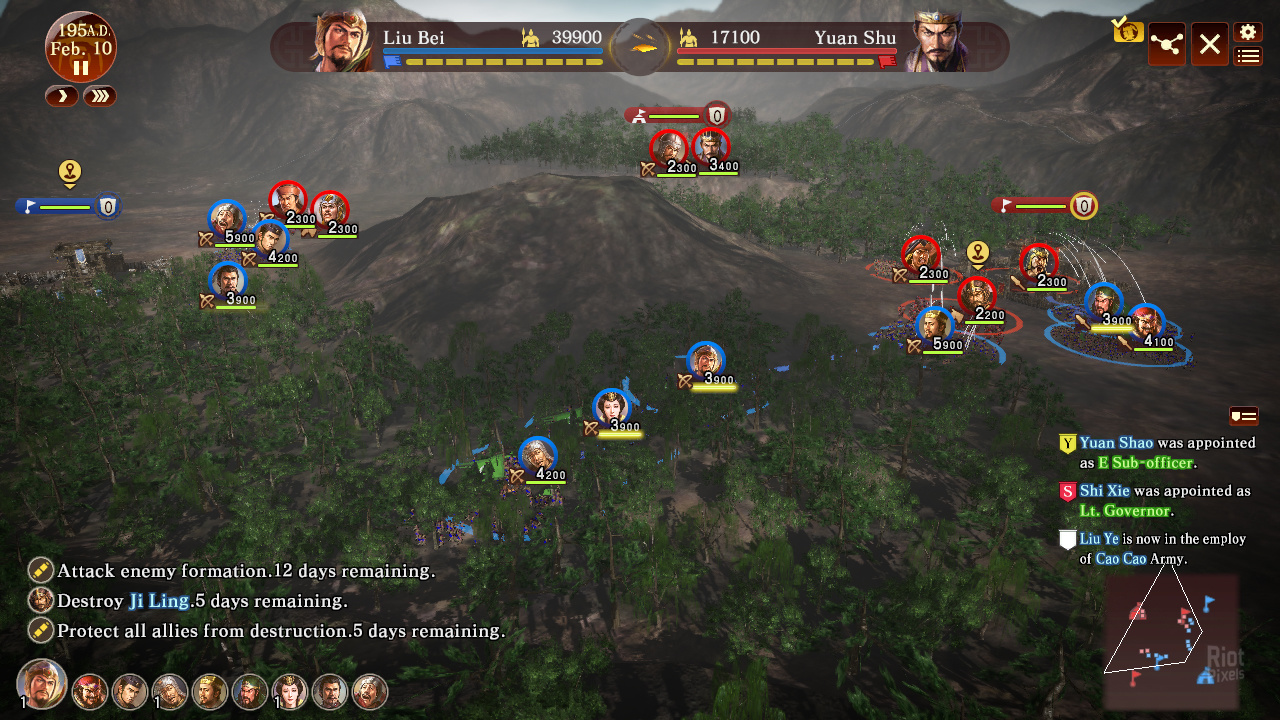Toggle pause on the date clock
The image size is (1280, 720).
(x=80, y=68)
